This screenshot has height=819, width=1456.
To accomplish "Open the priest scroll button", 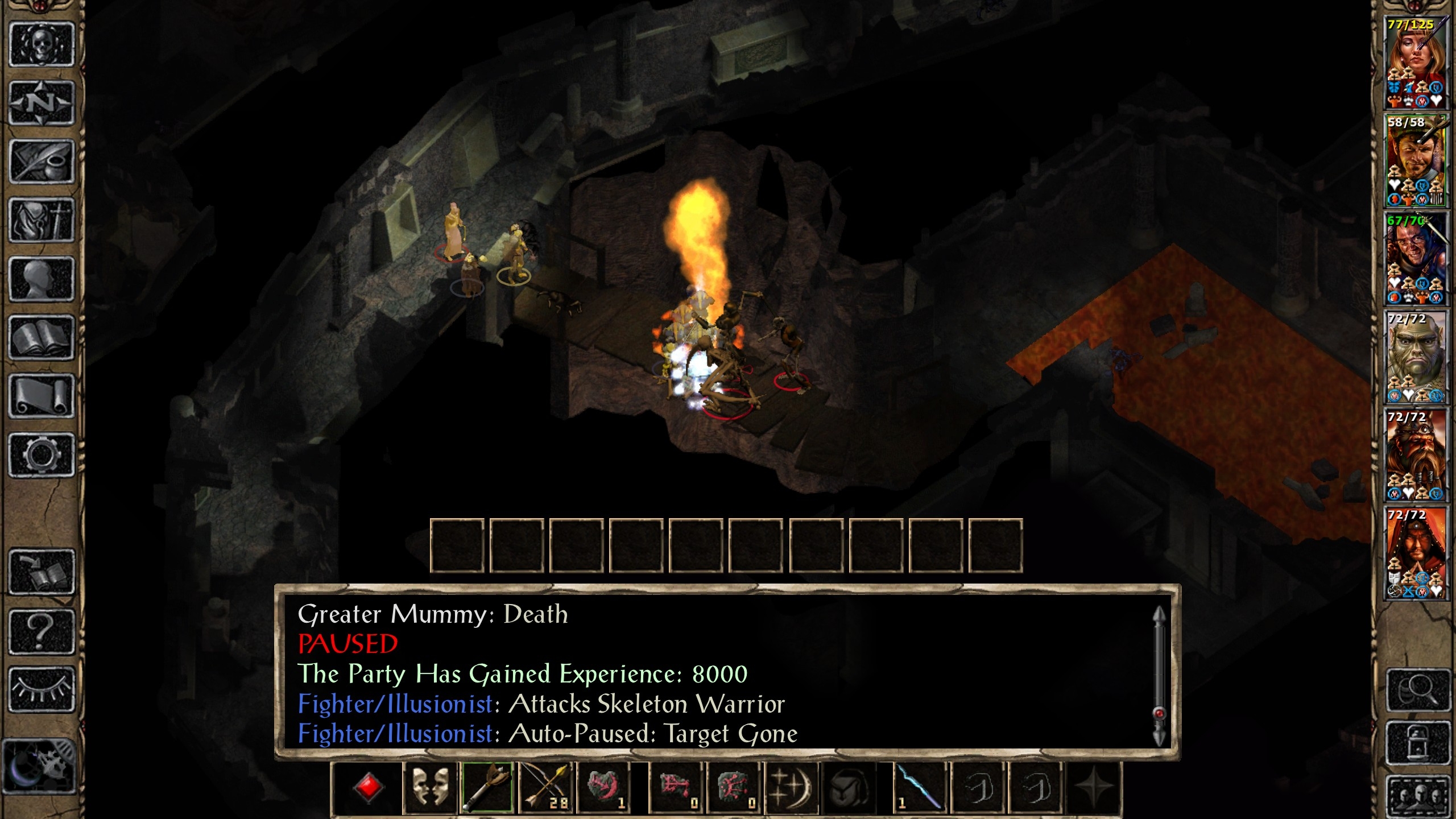I will click(42, 396).
